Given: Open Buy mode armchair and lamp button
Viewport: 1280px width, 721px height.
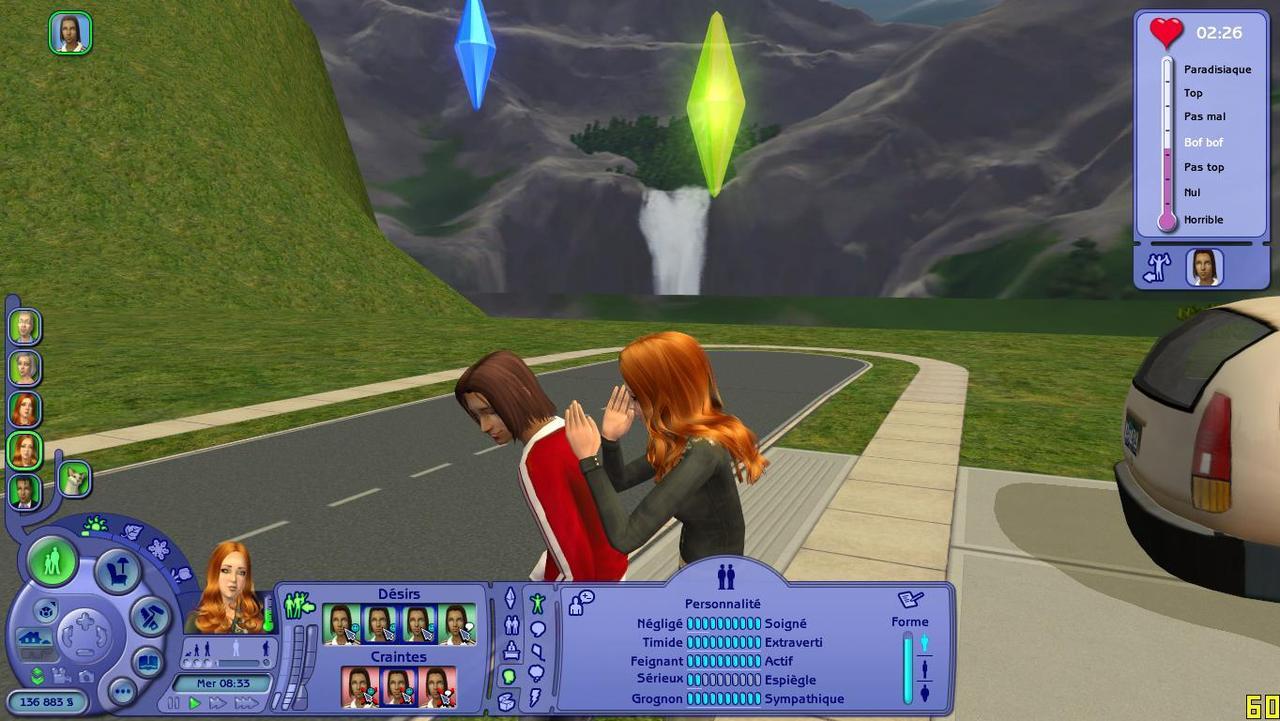Looking at the screenshot, I should 117,571.
